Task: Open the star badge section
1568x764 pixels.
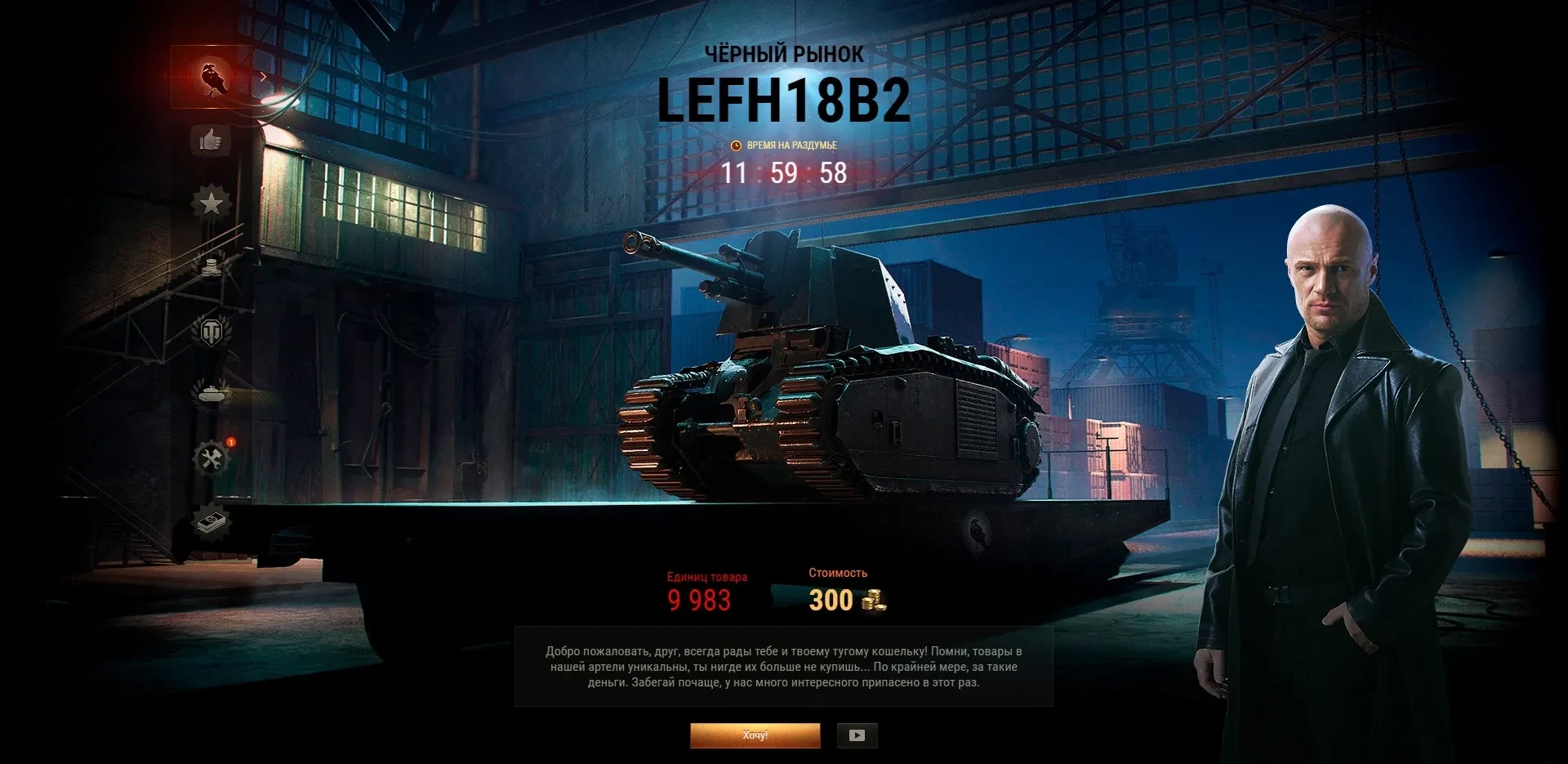Action: coord(212,203)
